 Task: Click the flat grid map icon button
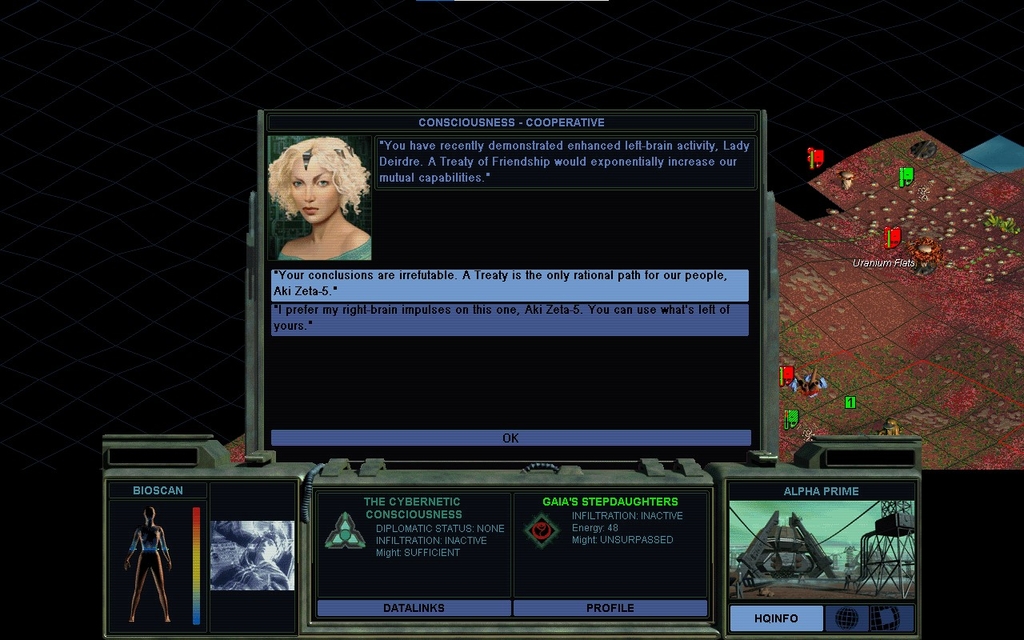884,618
